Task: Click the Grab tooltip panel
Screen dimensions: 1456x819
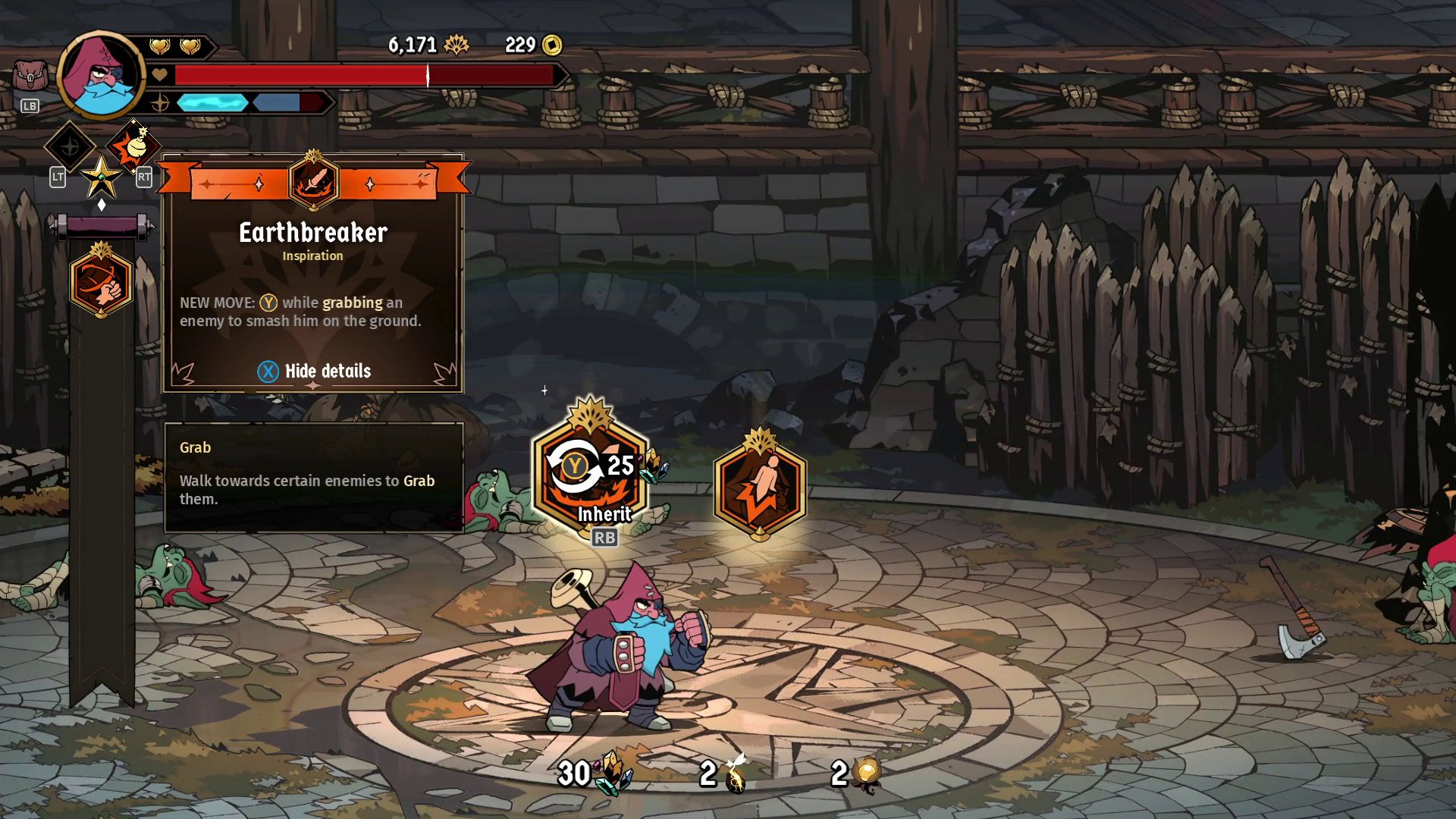Action: [x=313, y=477]
